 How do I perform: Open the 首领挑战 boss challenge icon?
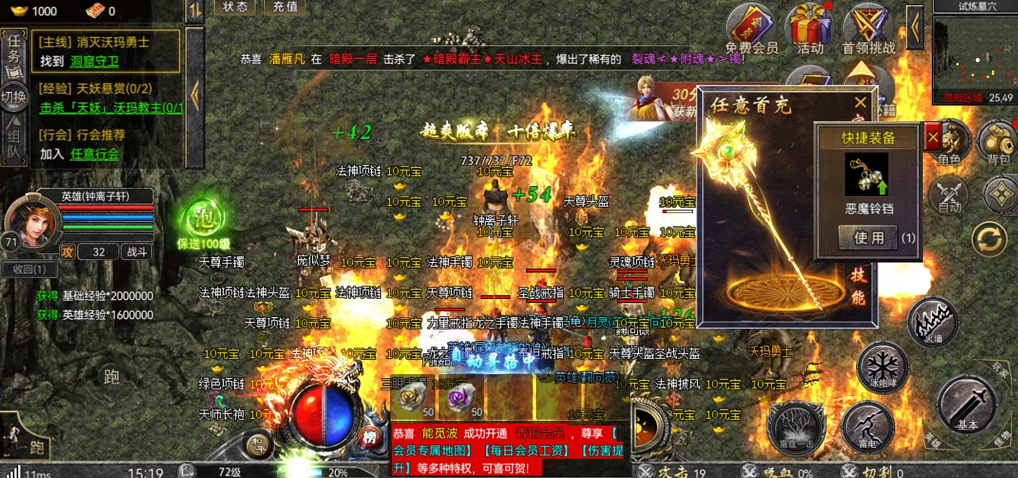[x=869, y=26]
